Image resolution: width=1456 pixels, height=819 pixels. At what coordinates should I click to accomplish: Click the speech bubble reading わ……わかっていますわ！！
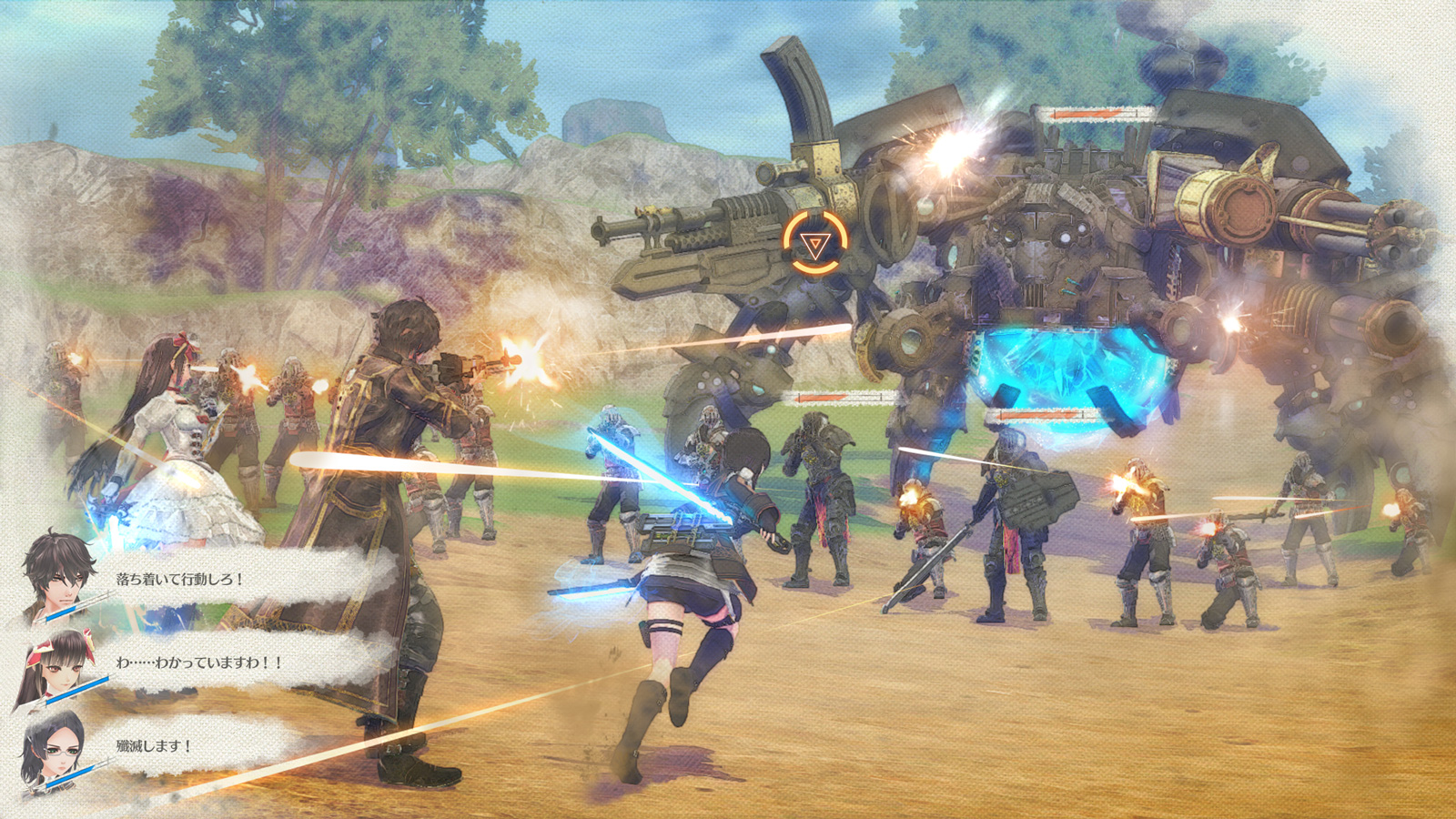point(199,663)
